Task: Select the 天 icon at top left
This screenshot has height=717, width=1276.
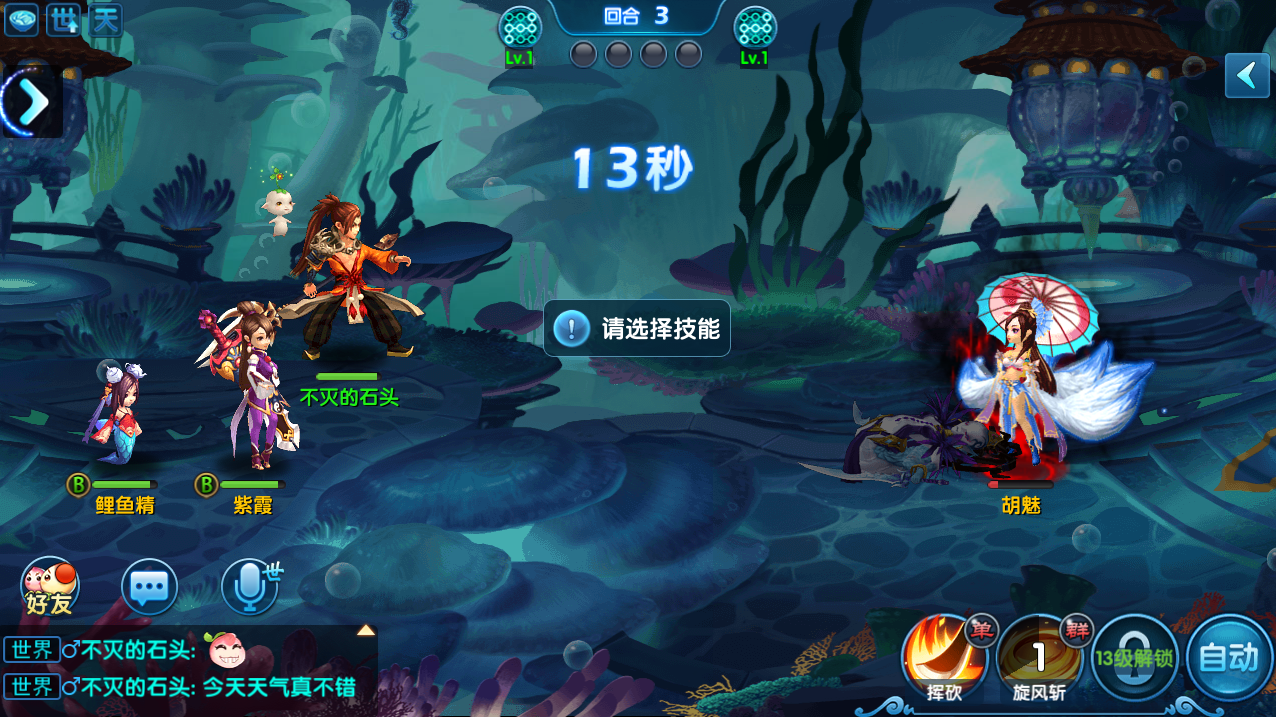Action: (x=106, y=20)
